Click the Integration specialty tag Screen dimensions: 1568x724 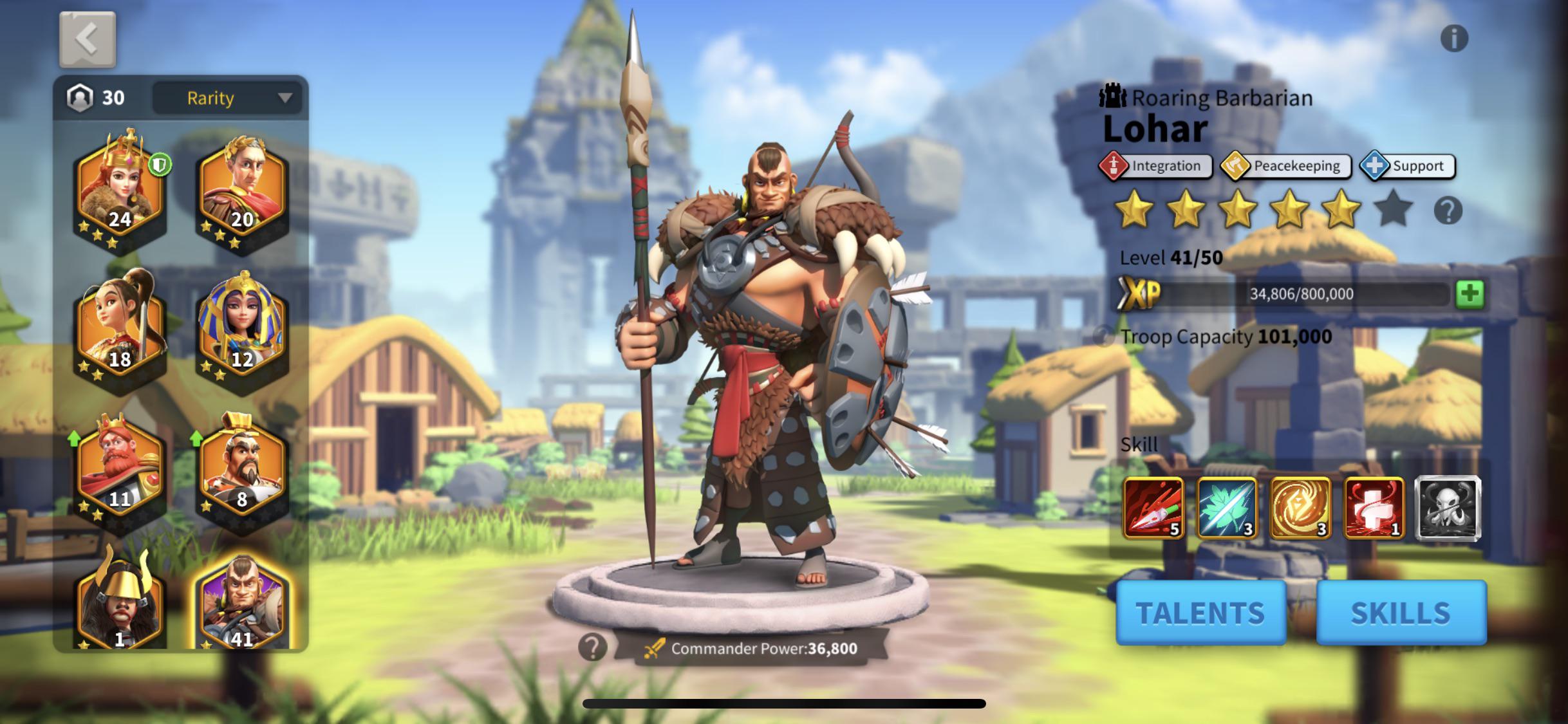(1155, 166)
